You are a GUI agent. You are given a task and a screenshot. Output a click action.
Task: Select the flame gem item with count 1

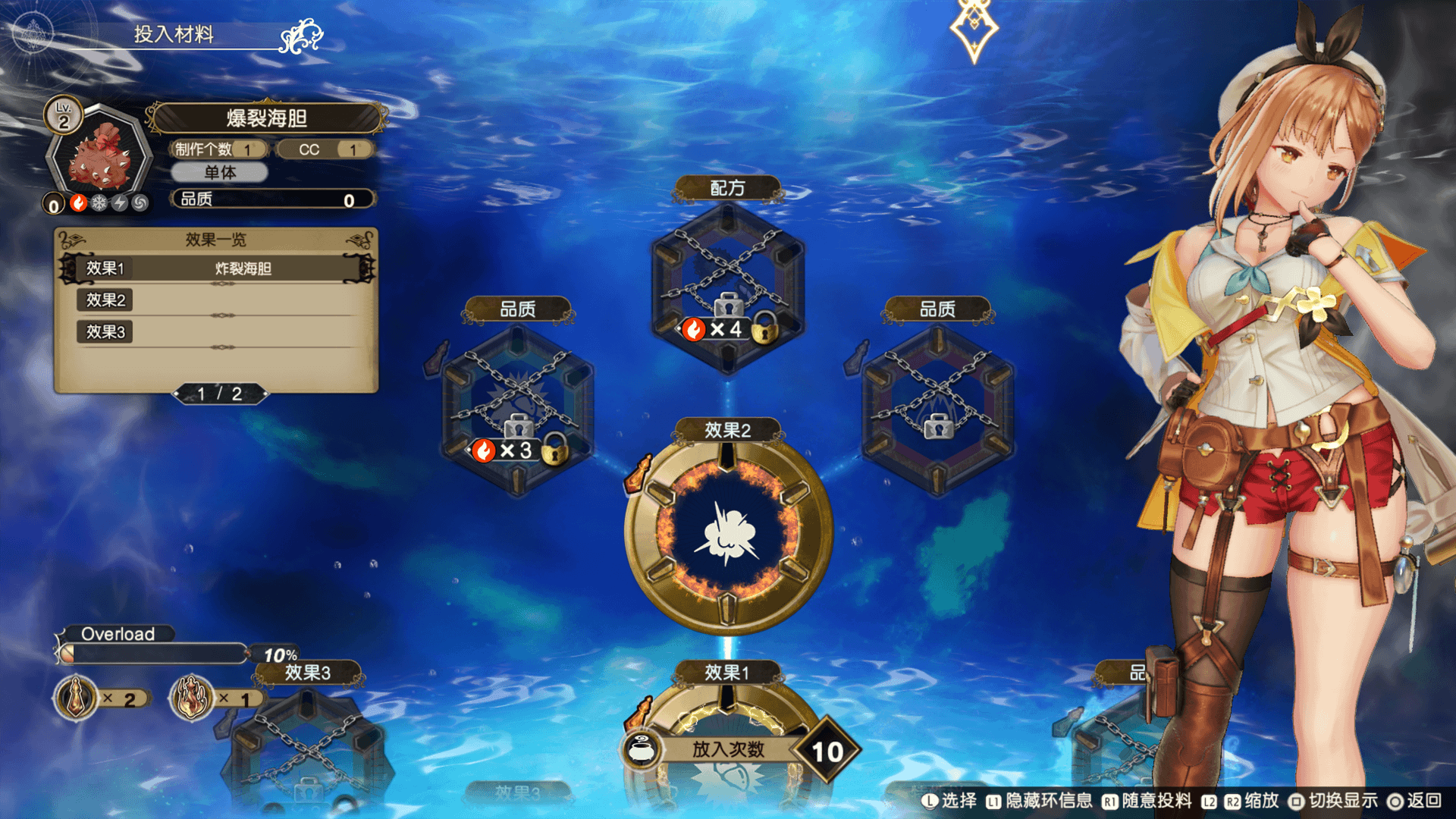click(x=192, y=698)
